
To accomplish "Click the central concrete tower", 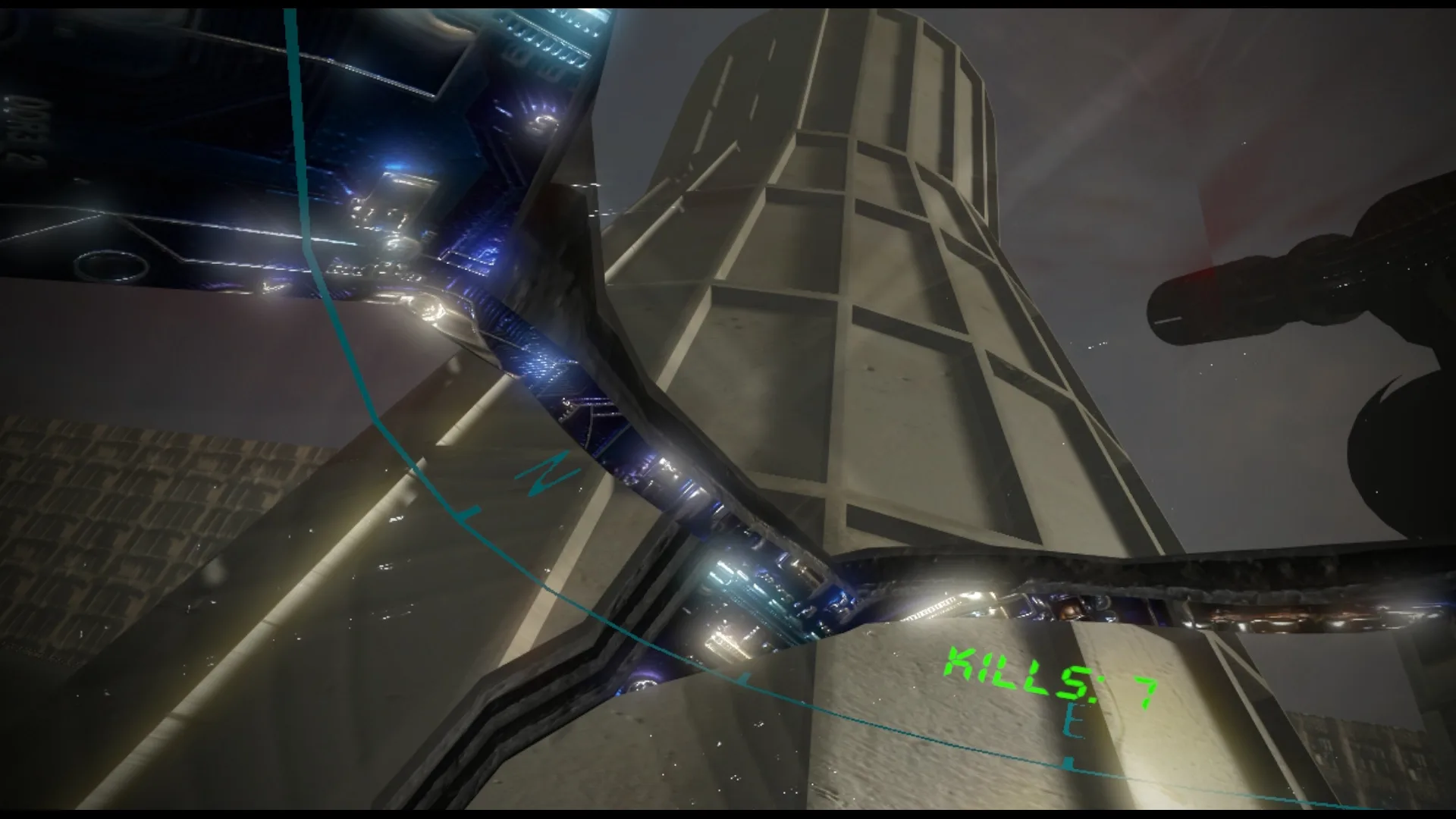I will point(872,303).
